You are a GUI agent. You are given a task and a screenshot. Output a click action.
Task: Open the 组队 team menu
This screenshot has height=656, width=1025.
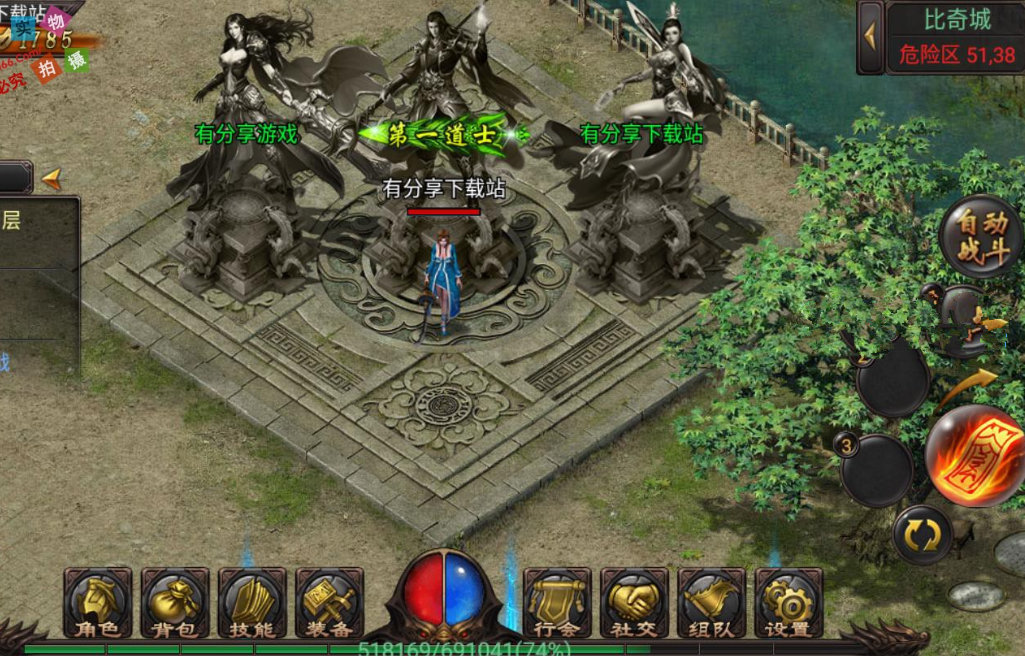711,604
